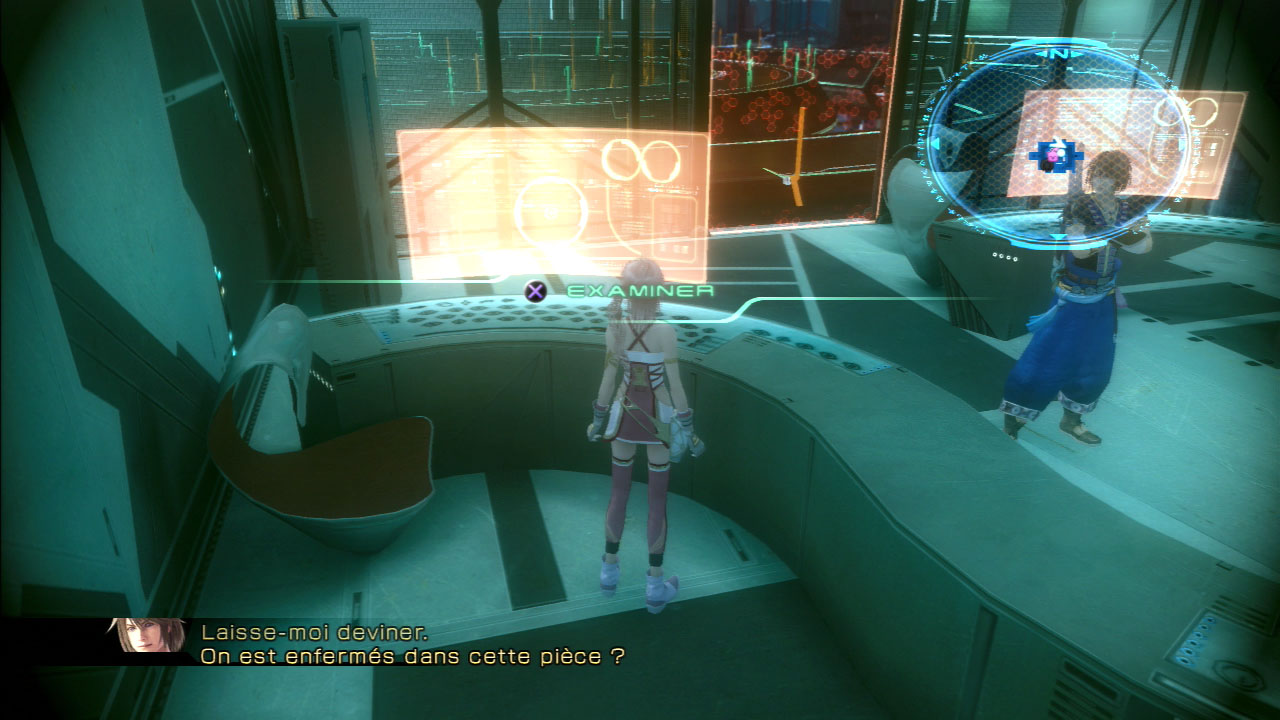Select the EXAMINER interaction label

(x=640, y=290)
